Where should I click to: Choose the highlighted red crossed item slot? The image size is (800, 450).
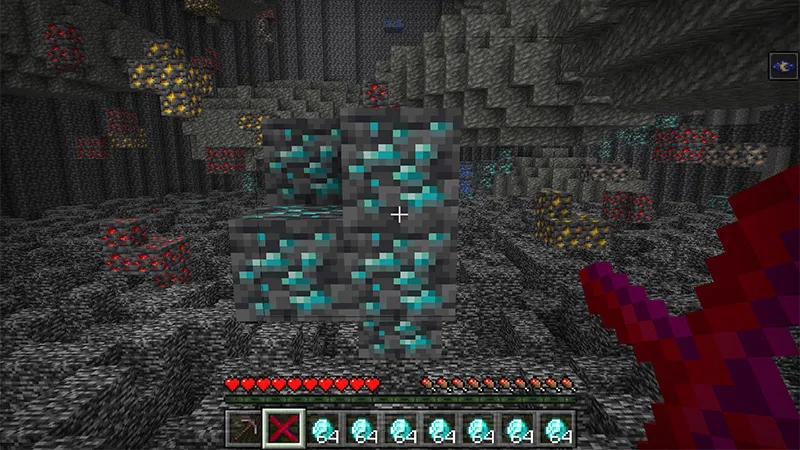coord(282,428)
